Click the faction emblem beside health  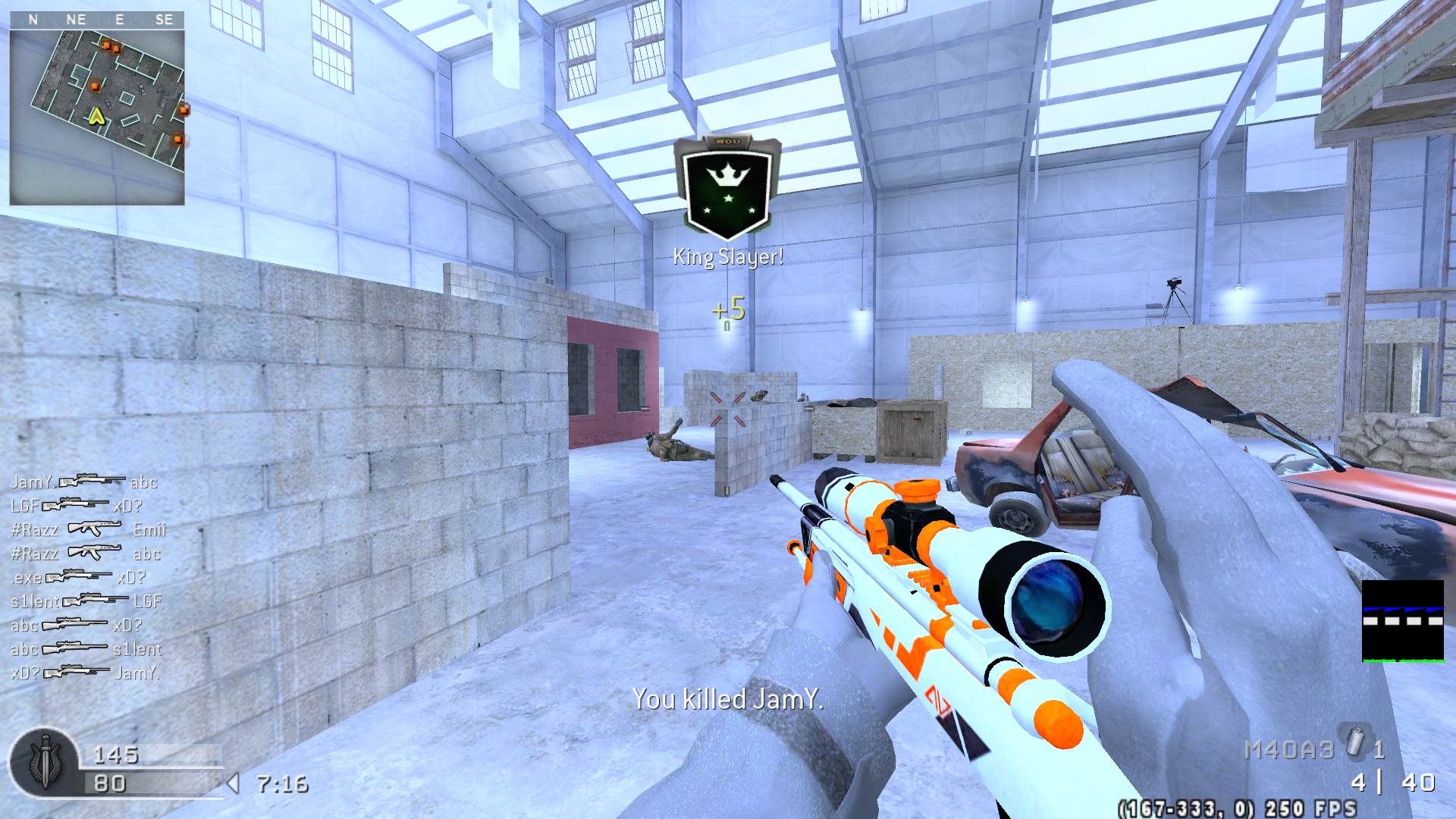[x=43, y=763]
